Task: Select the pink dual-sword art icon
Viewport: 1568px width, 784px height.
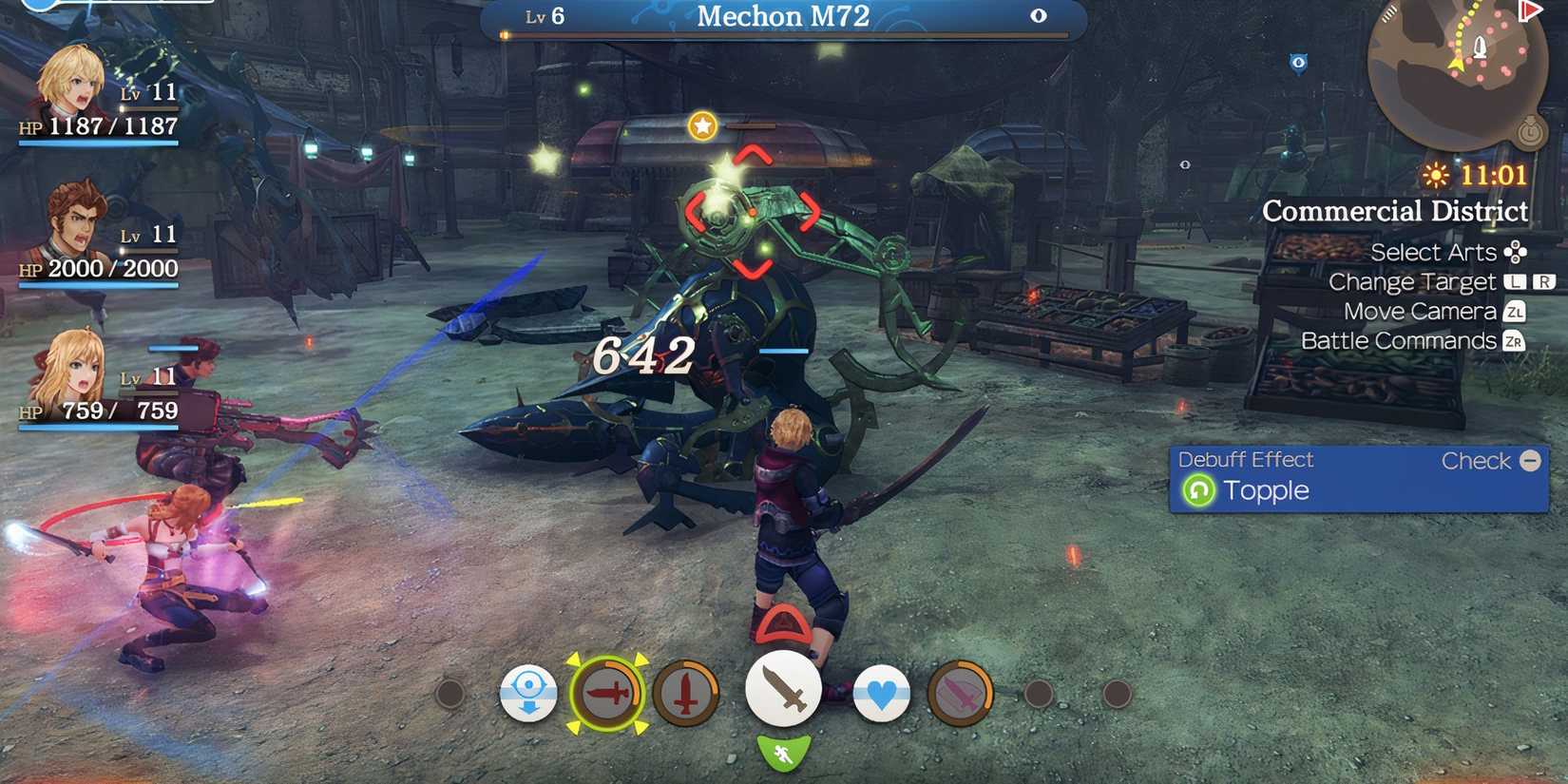Action: (960, 695)
